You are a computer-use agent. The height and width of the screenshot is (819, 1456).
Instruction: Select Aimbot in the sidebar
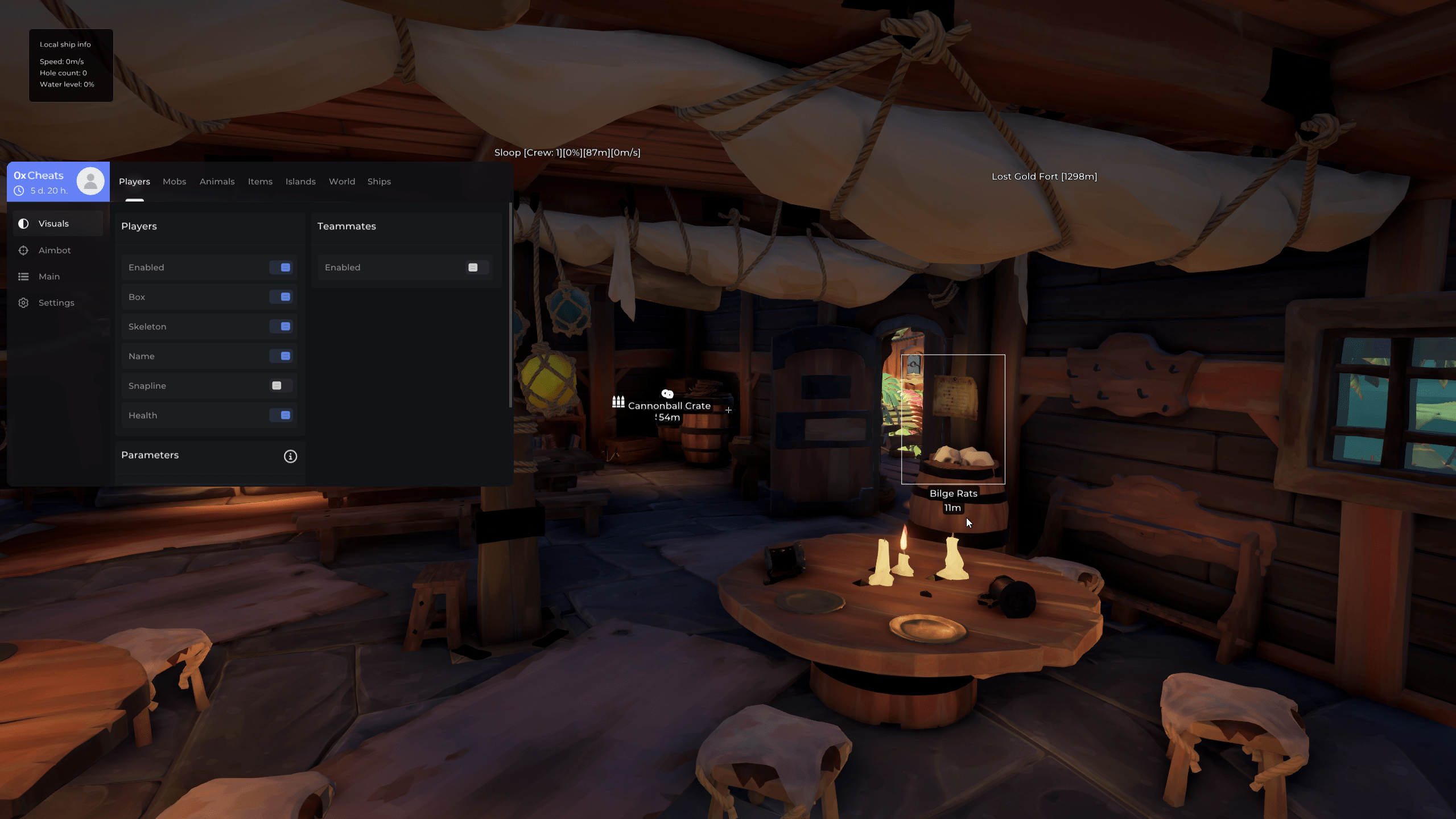[55, 250]
